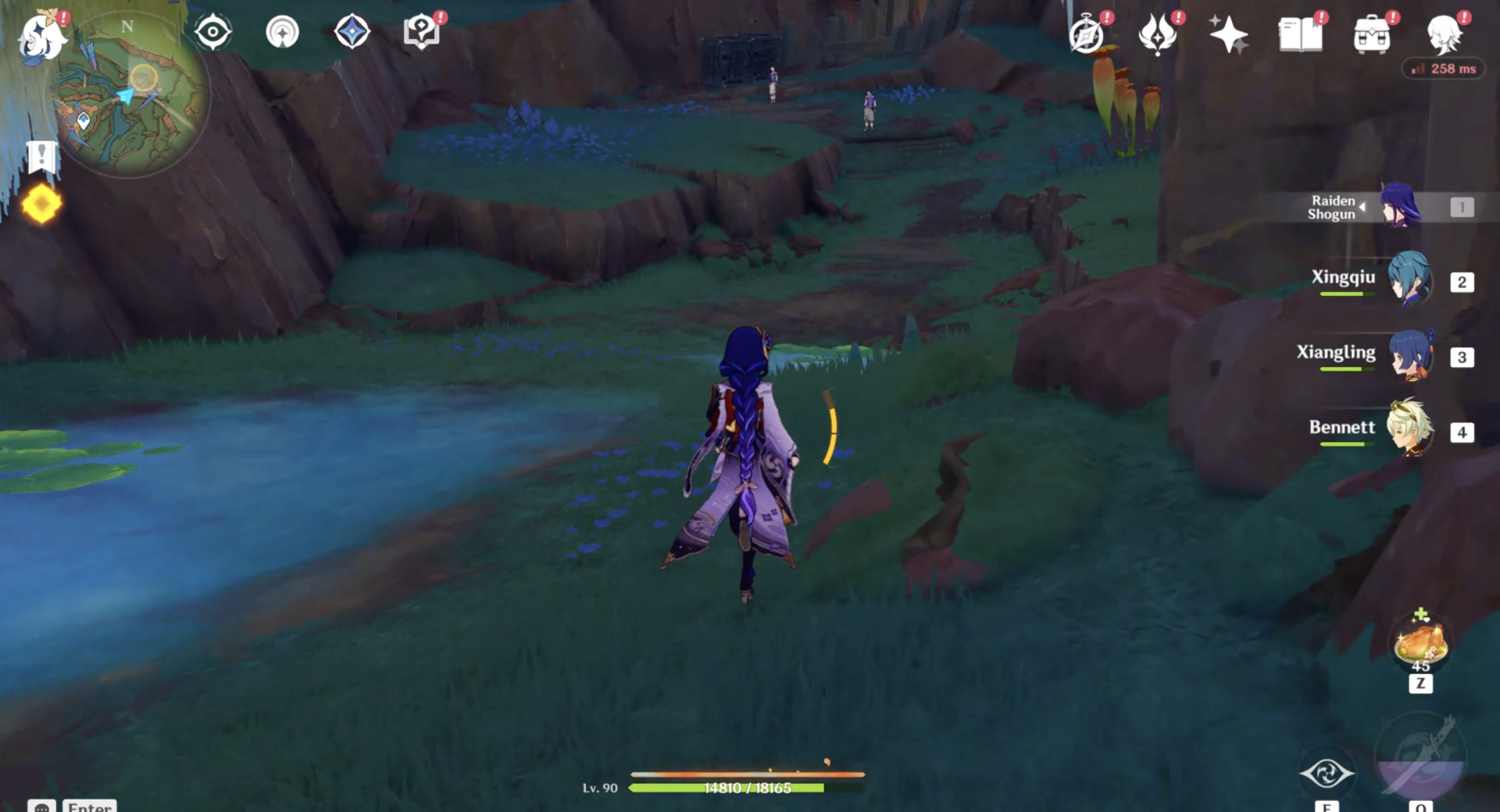Open the Wish menu sparkles icon
The width and height of the screenshot is (1500, 812).
tap(1230, 33)
